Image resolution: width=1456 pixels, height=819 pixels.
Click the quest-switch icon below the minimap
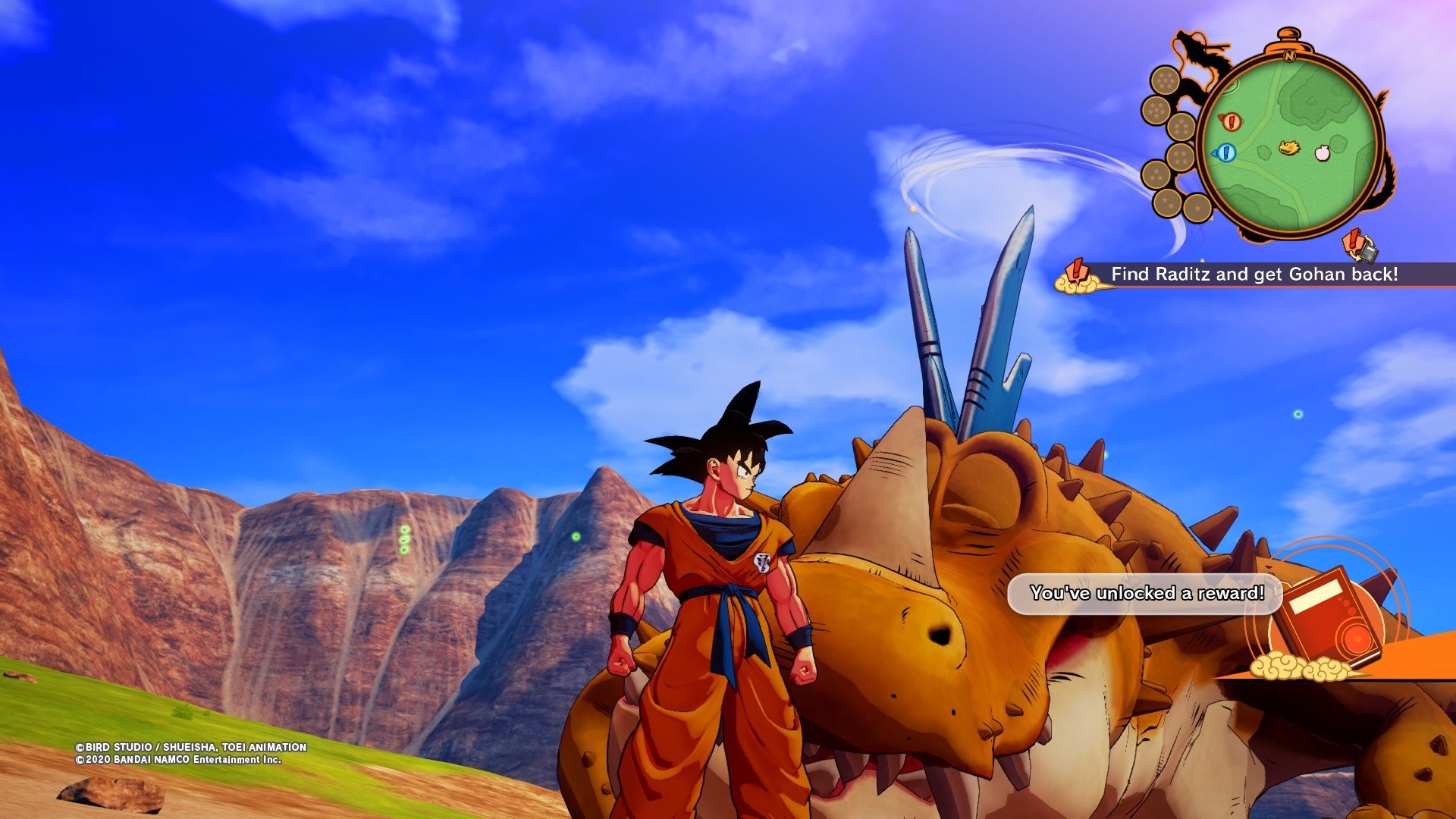click(x=1360, y=246)
